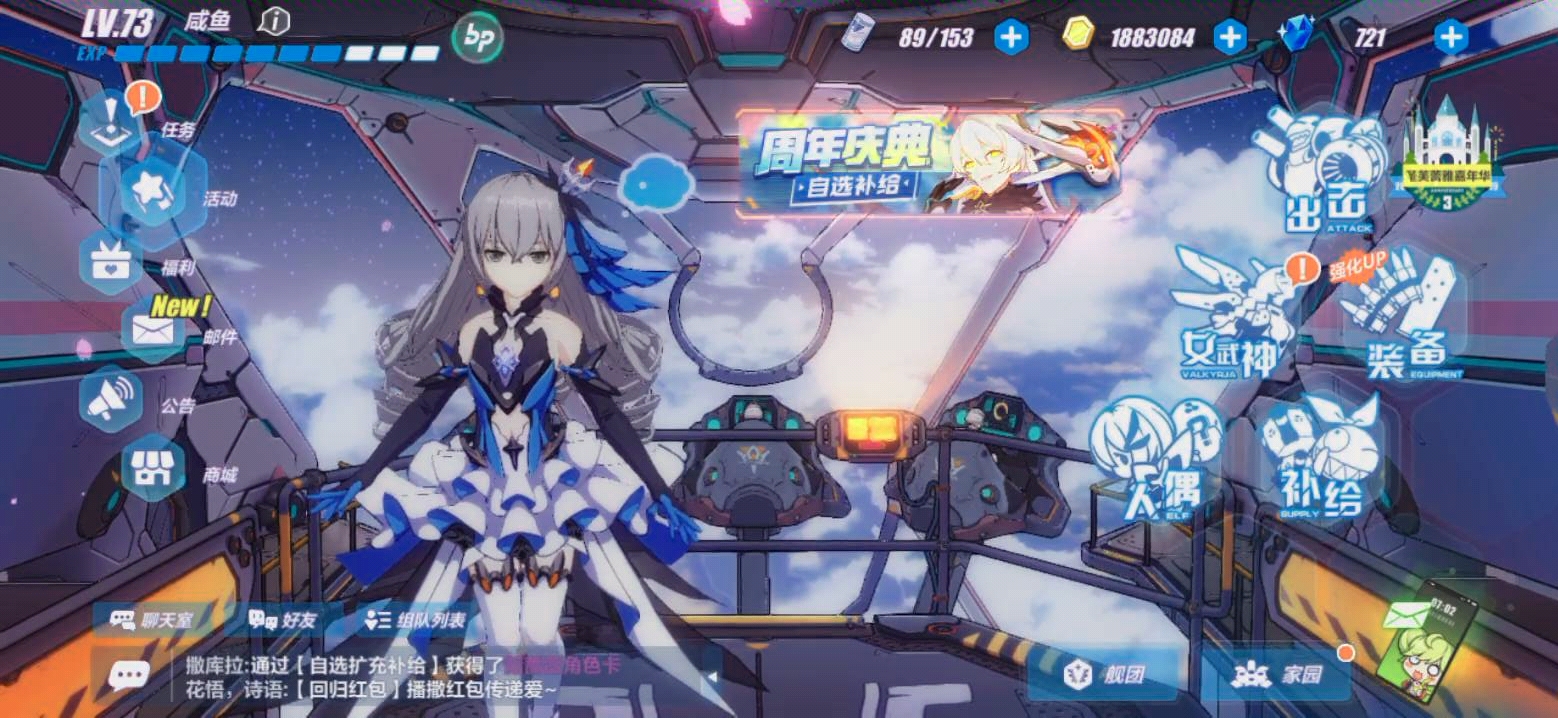Screen dimensions: 1558x718
Task: Click the BP battle pass icon
Action: [477, 39]
